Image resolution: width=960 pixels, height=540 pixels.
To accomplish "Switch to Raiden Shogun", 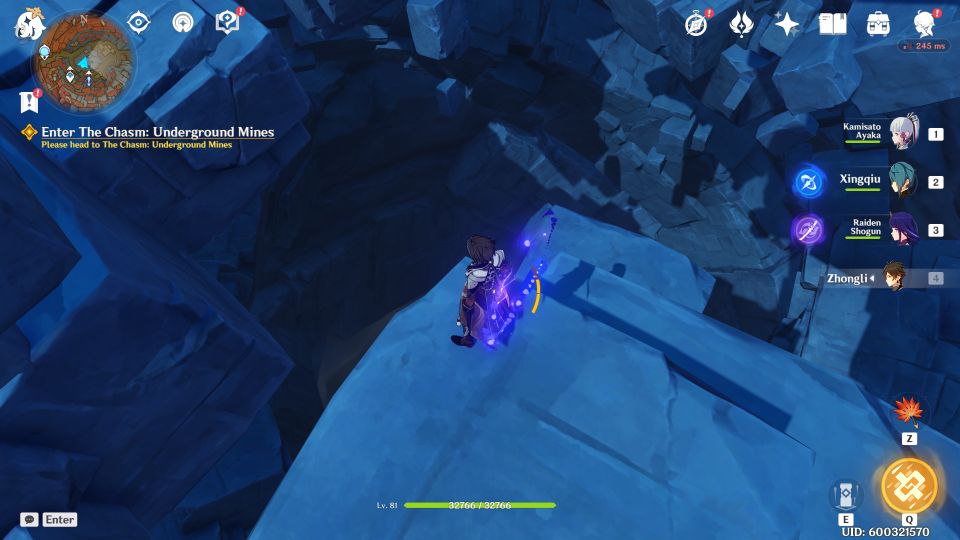I will (903, 229).
